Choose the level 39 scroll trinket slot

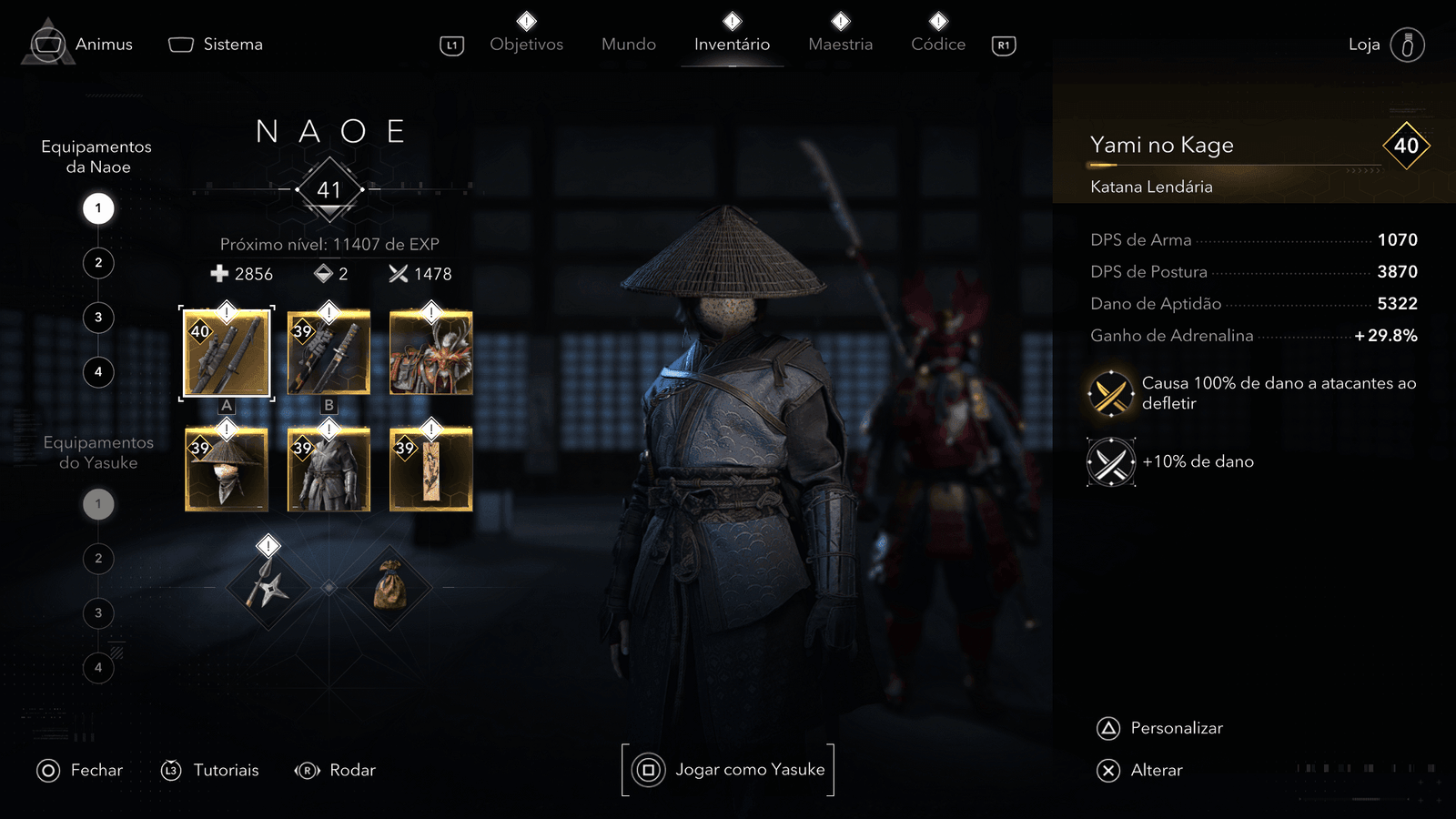click(430, 469)
